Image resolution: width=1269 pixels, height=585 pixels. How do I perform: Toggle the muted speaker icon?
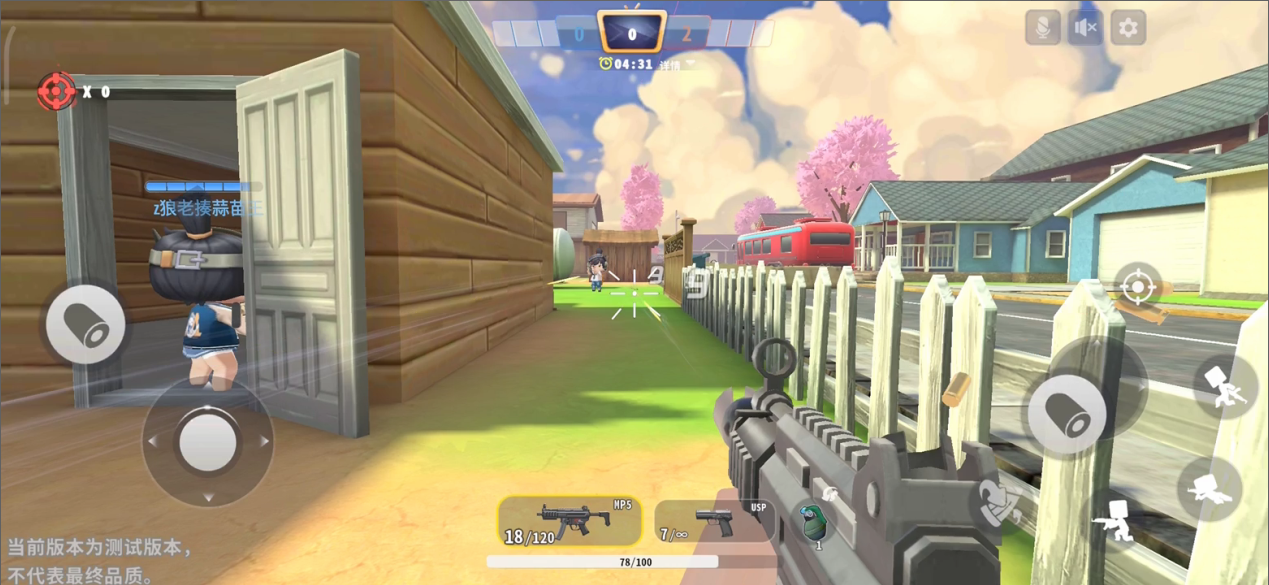(1085, 28)
